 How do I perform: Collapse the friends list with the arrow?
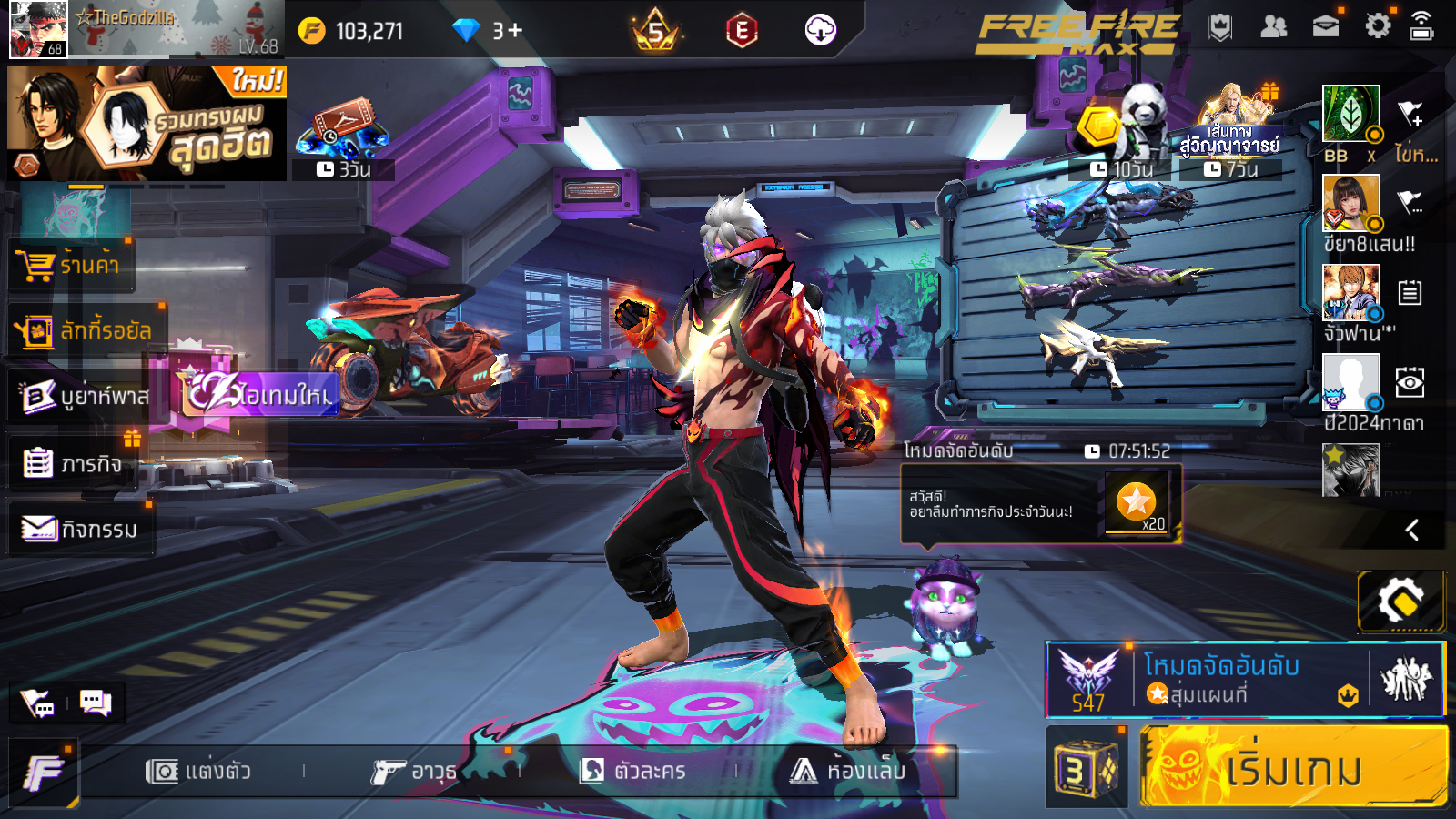coord(1412,530)
